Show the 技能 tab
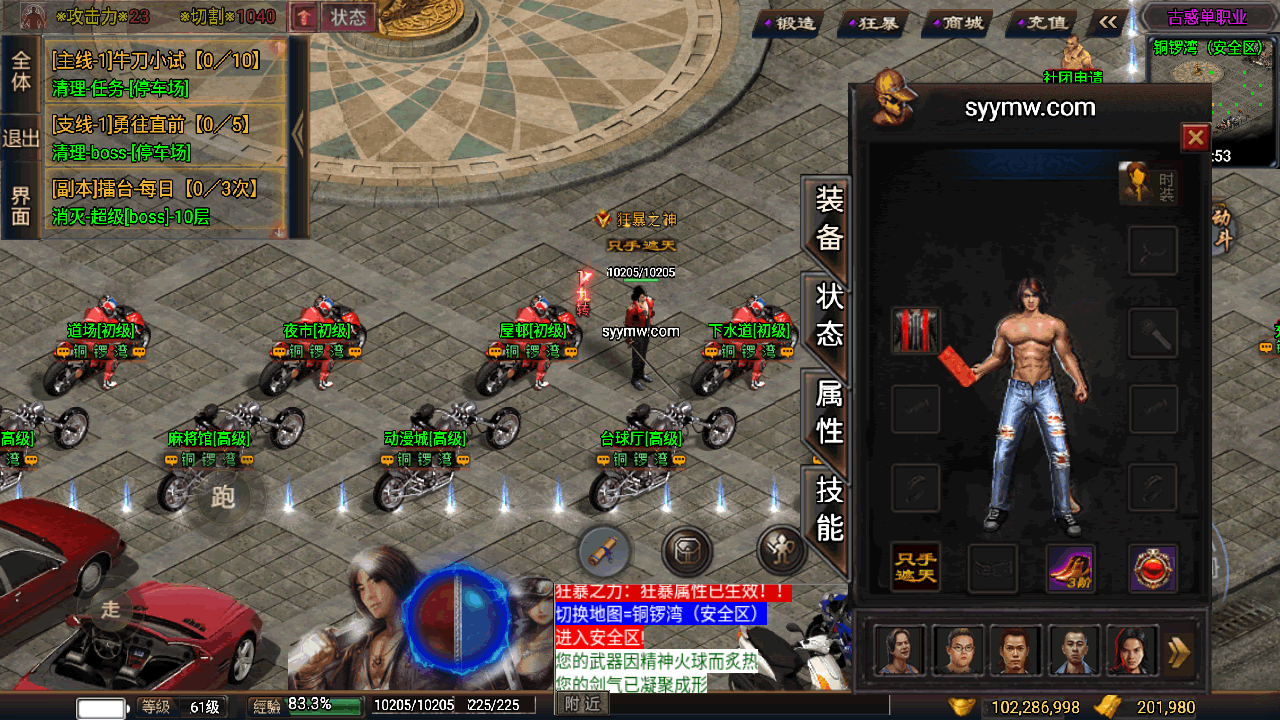Image resolution: width=1280 pixels, height=720 pixels. [x=829, y=509]
